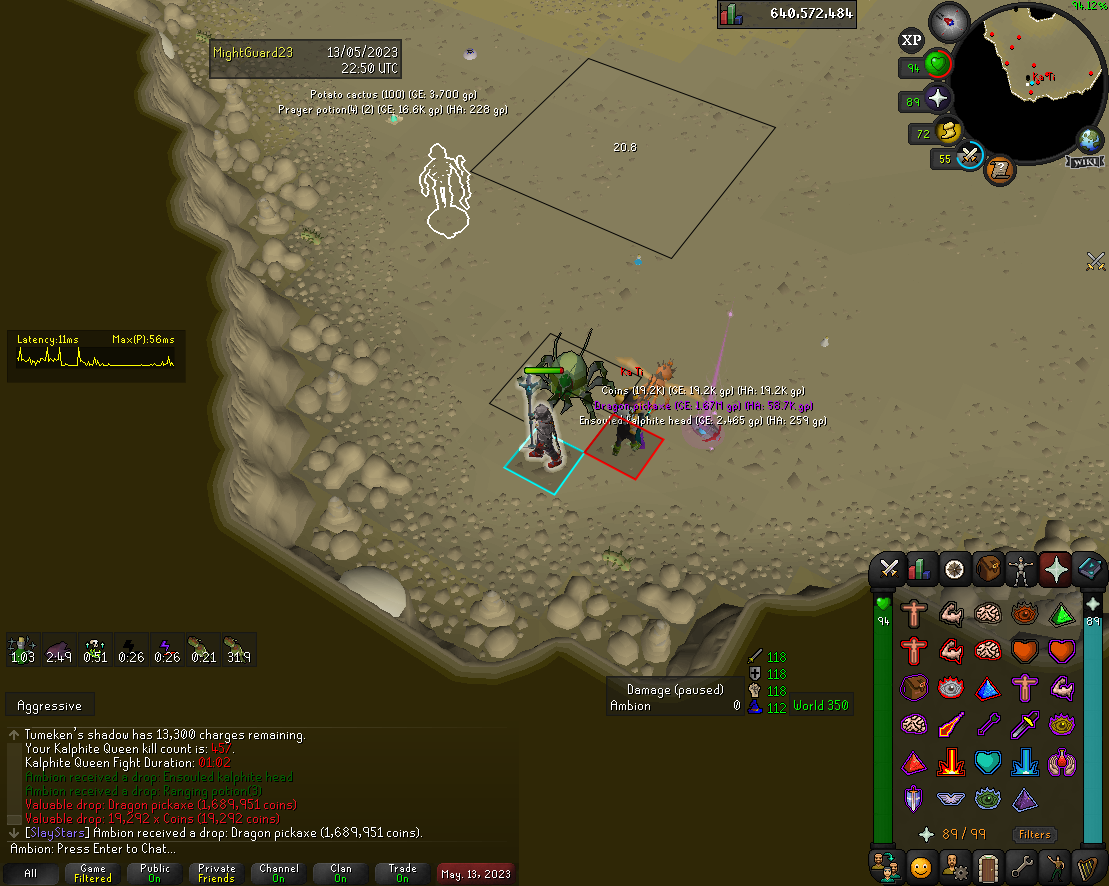Toggle run using the boot orb
This screenshot has width=1109, height=886.
(950, 131)
